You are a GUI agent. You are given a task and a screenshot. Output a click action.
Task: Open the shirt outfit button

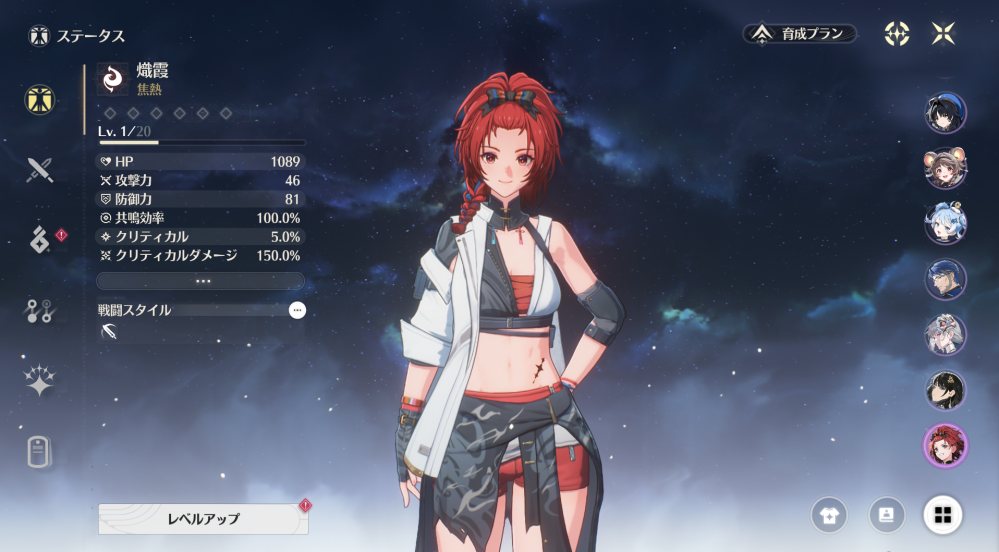pos(829,515)
